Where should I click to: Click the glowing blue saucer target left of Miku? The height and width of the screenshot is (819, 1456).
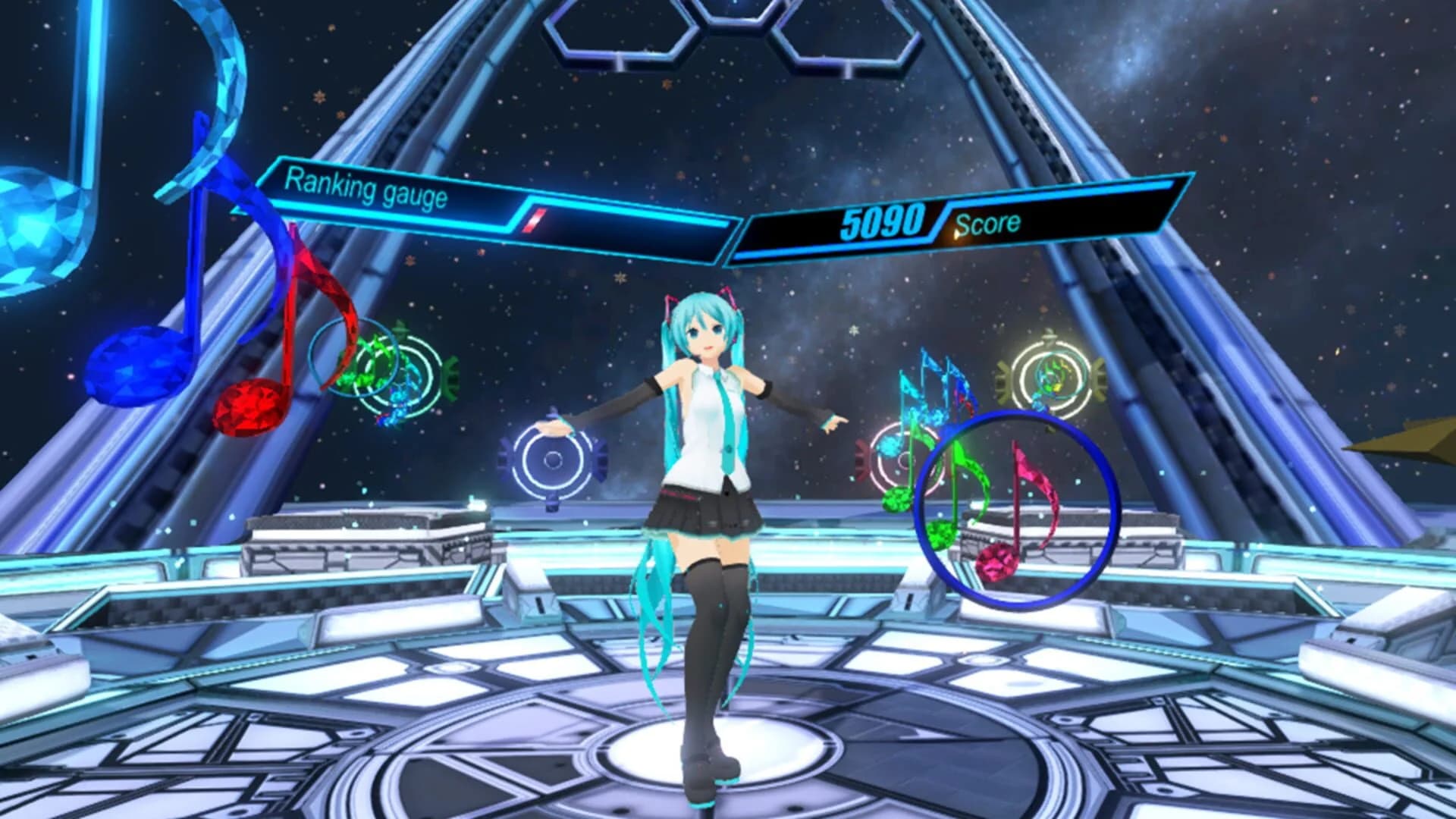pyautogui.click(x=554, y=459)
